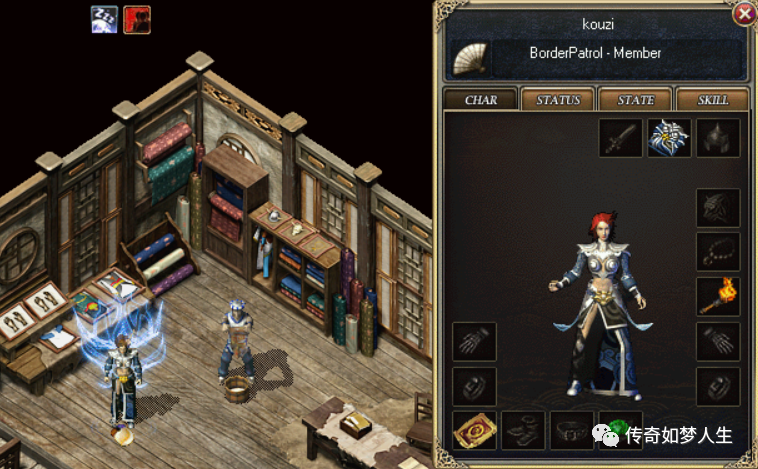Select the CHAR tab
This screenshot has height=469, width=758.
pyautogui.click(x=481, y=100)
